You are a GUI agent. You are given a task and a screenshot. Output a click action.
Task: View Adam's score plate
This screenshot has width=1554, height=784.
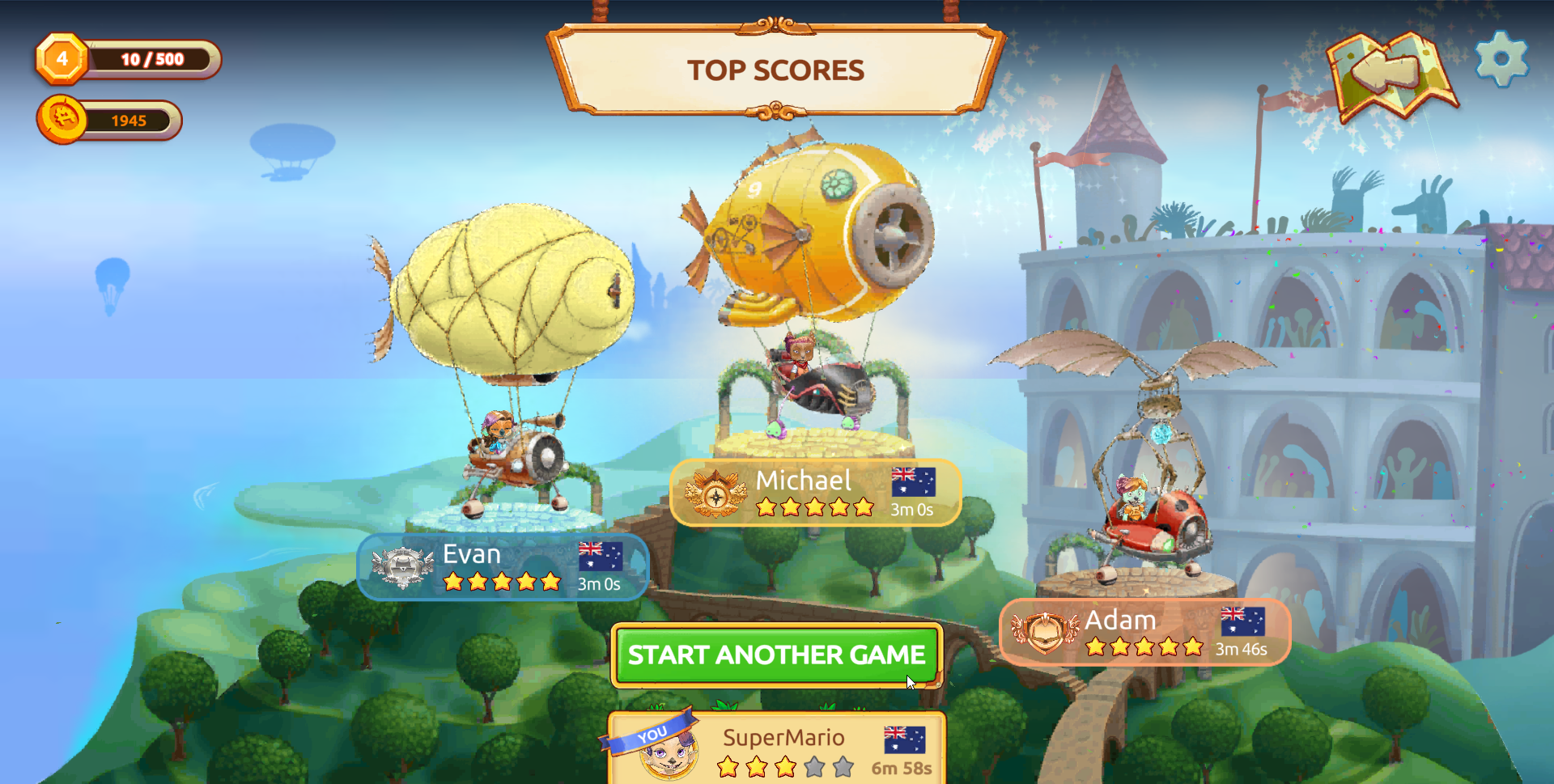tap(1144, 633)
